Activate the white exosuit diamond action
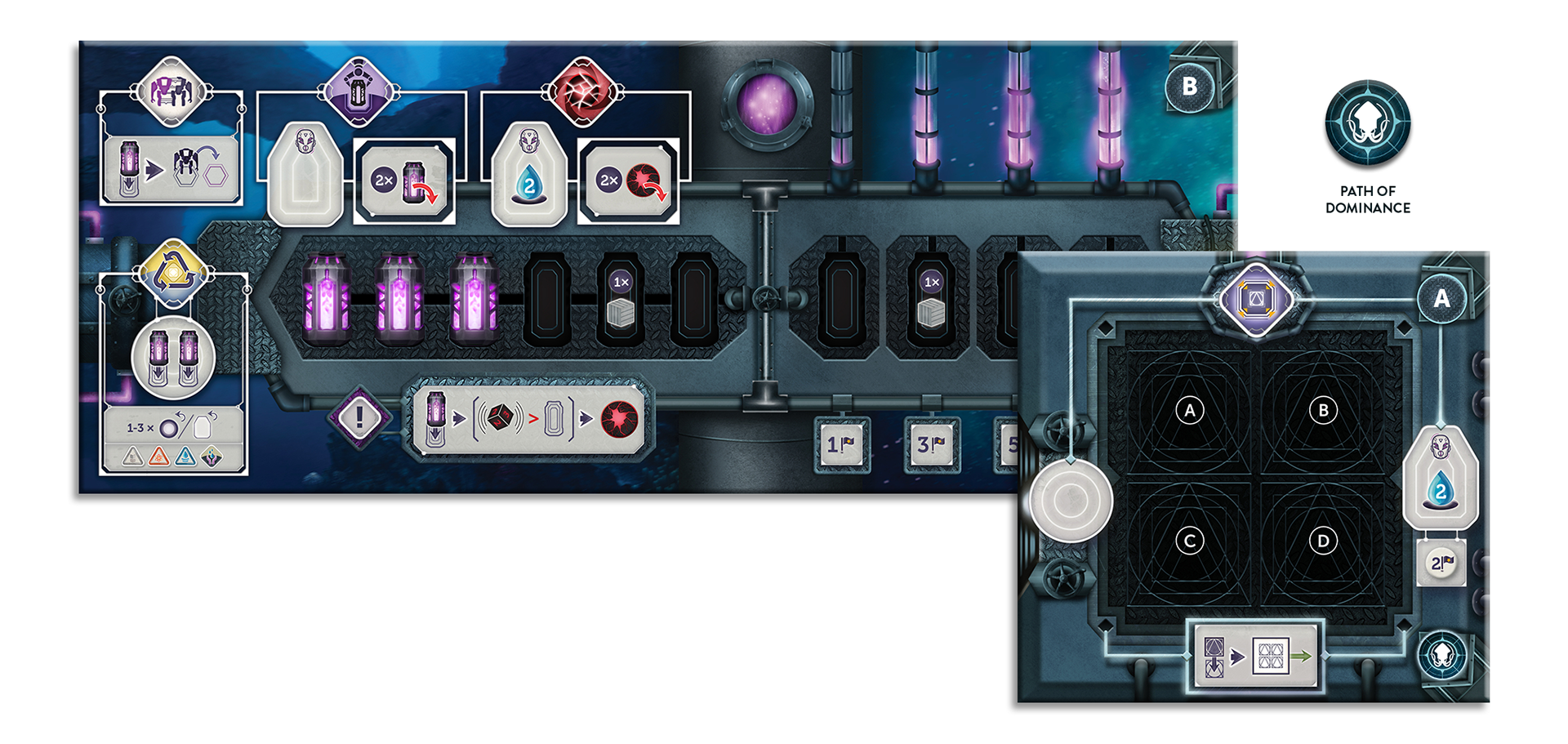The image size is (1568, 744). 171,91
